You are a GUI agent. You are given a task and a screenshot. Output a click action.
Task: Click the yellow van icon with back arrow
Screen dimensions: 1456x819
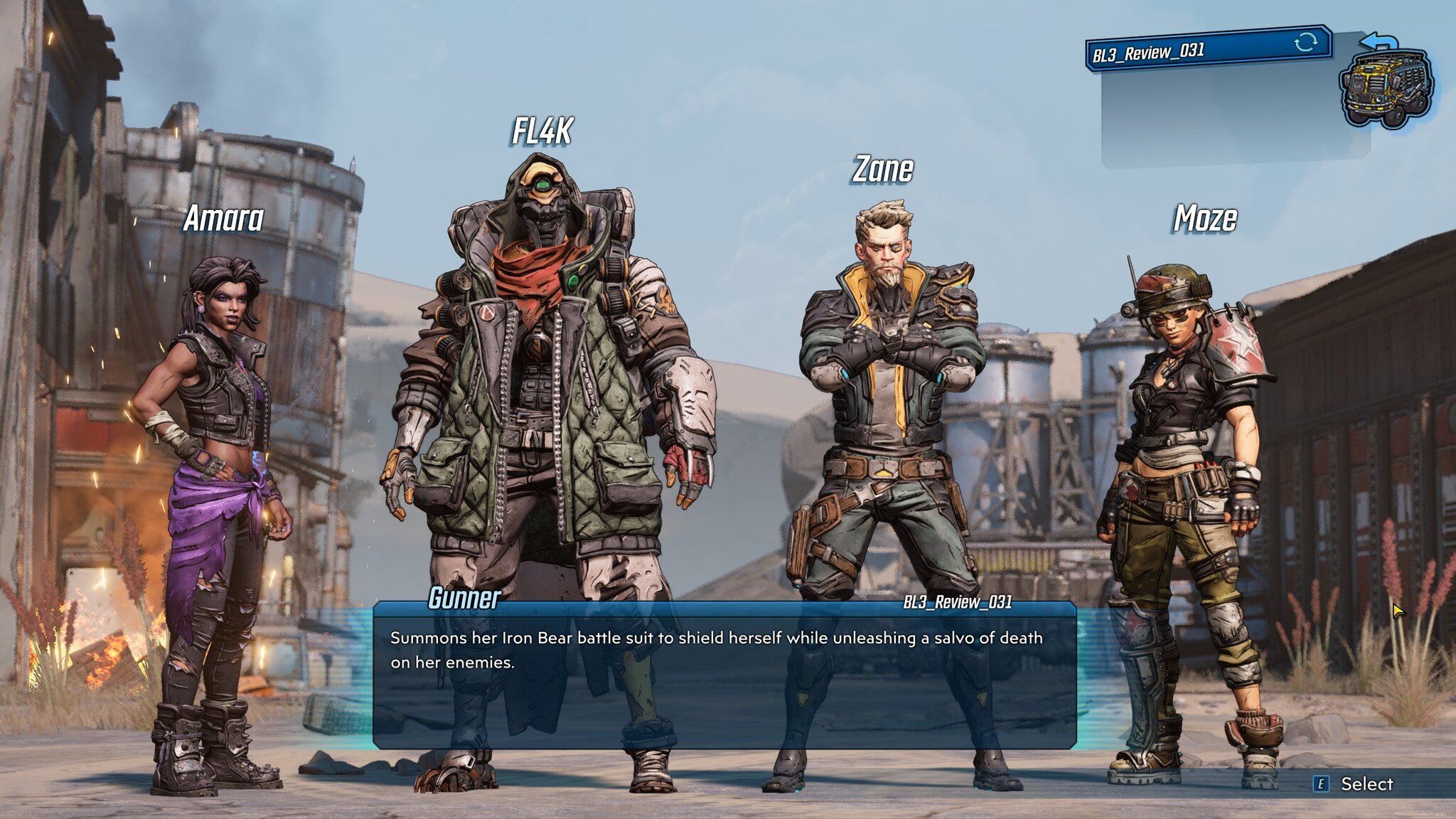pyautogui.click(x=1386, y=84)
